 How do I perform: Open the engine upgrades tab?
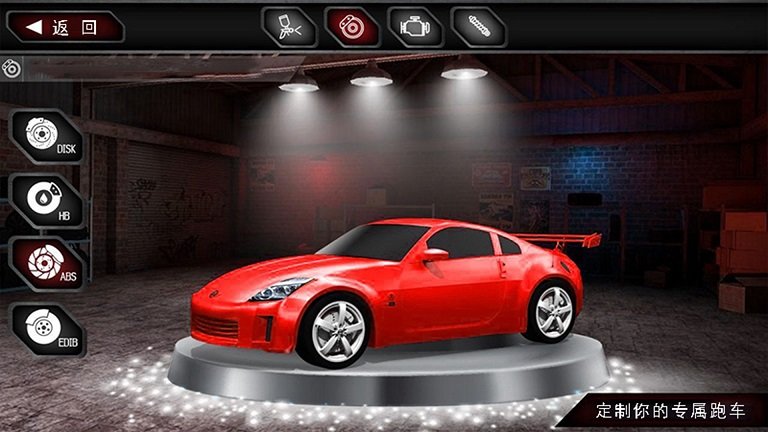[415, 27]
